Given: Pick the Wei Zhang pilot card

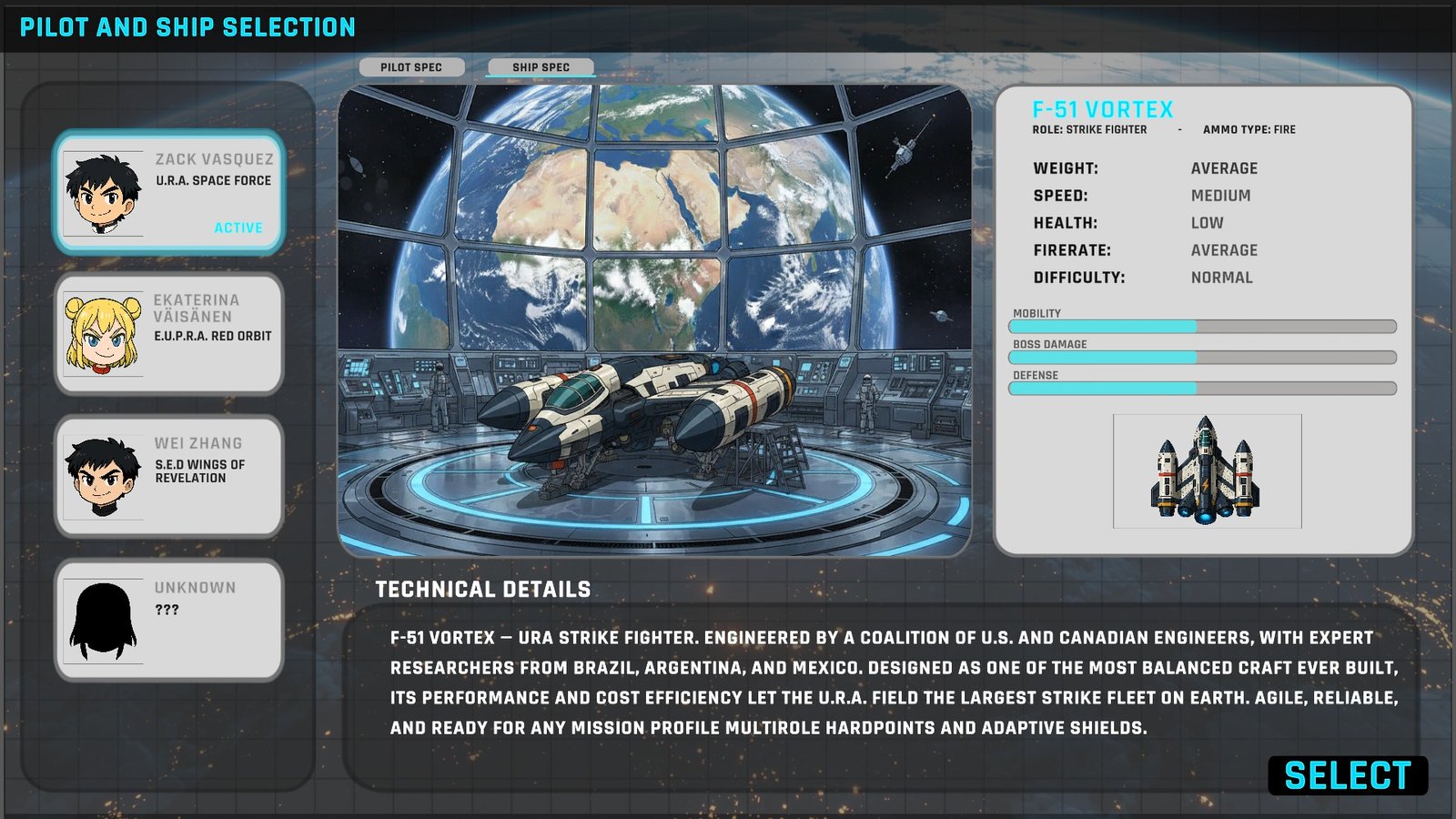Looking at the screenshot, I should coord(169,476).
